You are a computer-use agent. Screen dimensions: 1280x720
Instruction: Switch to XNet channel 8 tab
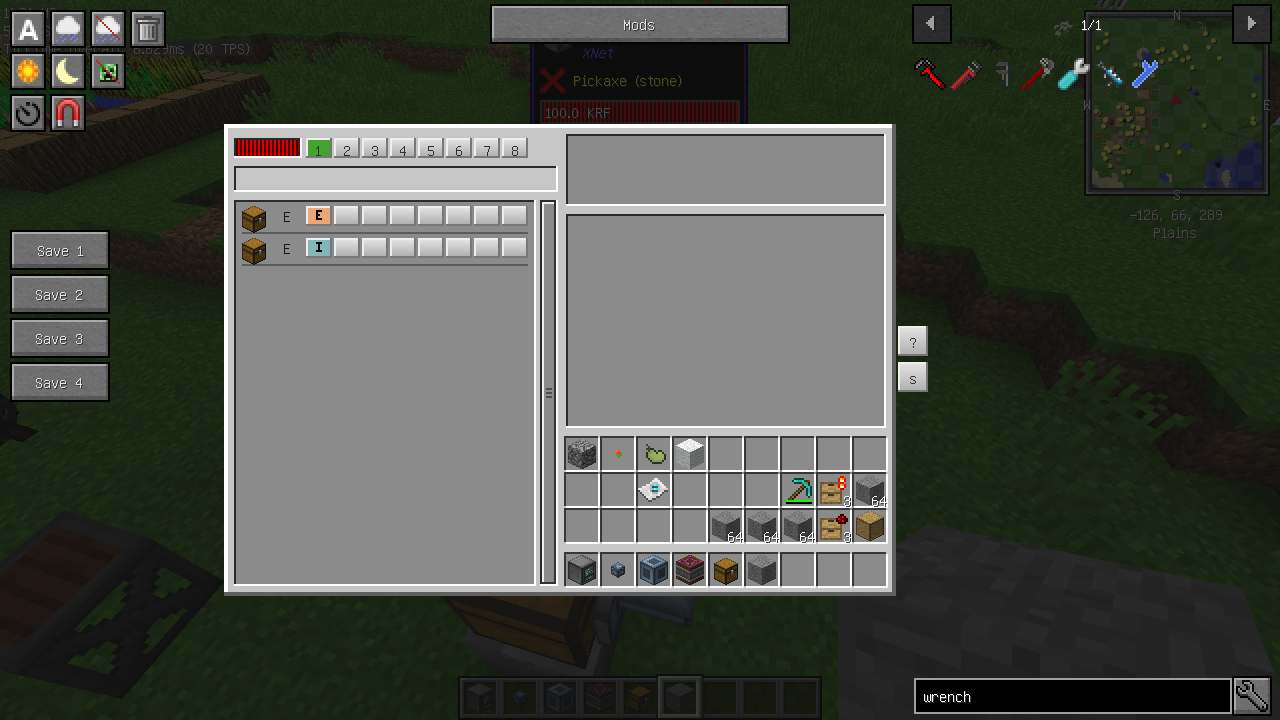pos(514,148)
